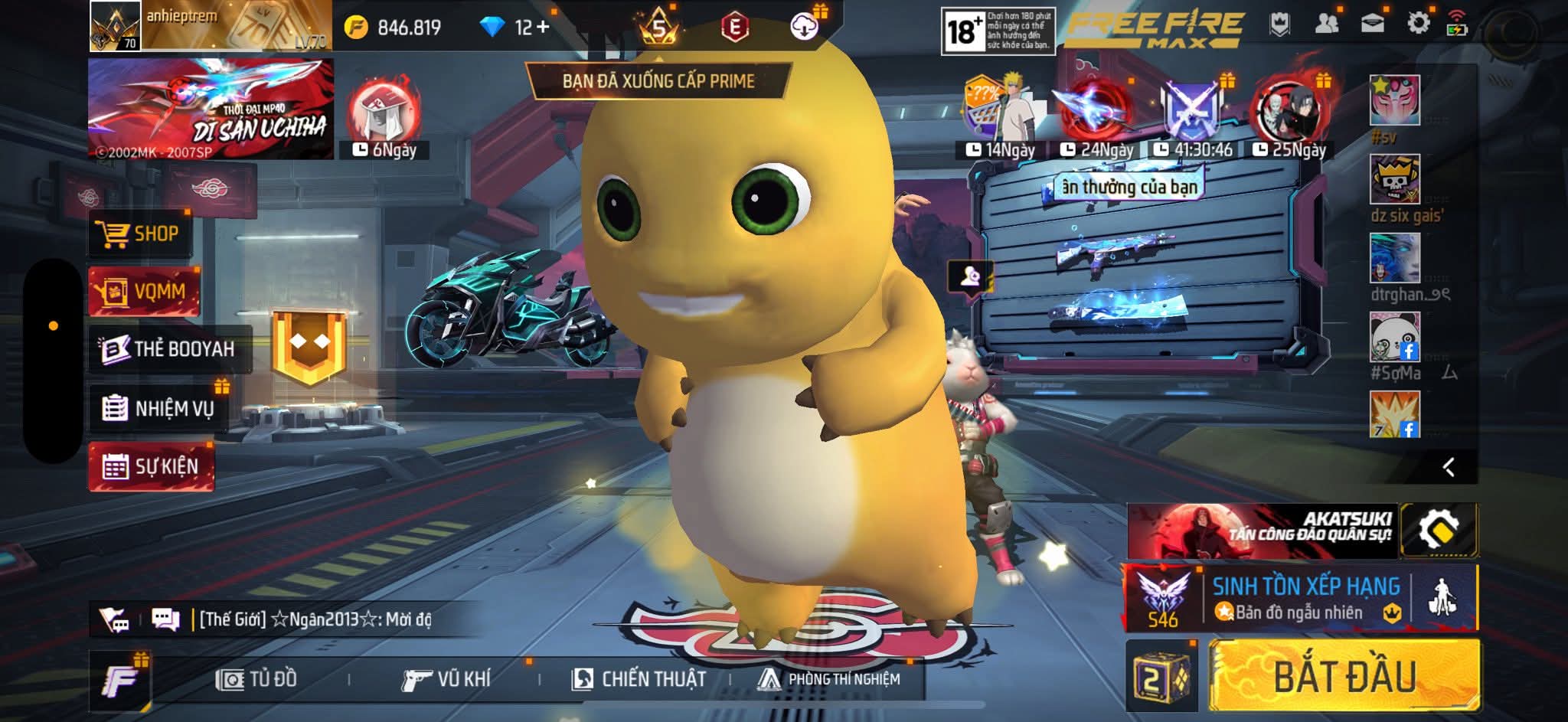
Task: Add diamonds with the plus button
Action: click(x=543, y=28)
